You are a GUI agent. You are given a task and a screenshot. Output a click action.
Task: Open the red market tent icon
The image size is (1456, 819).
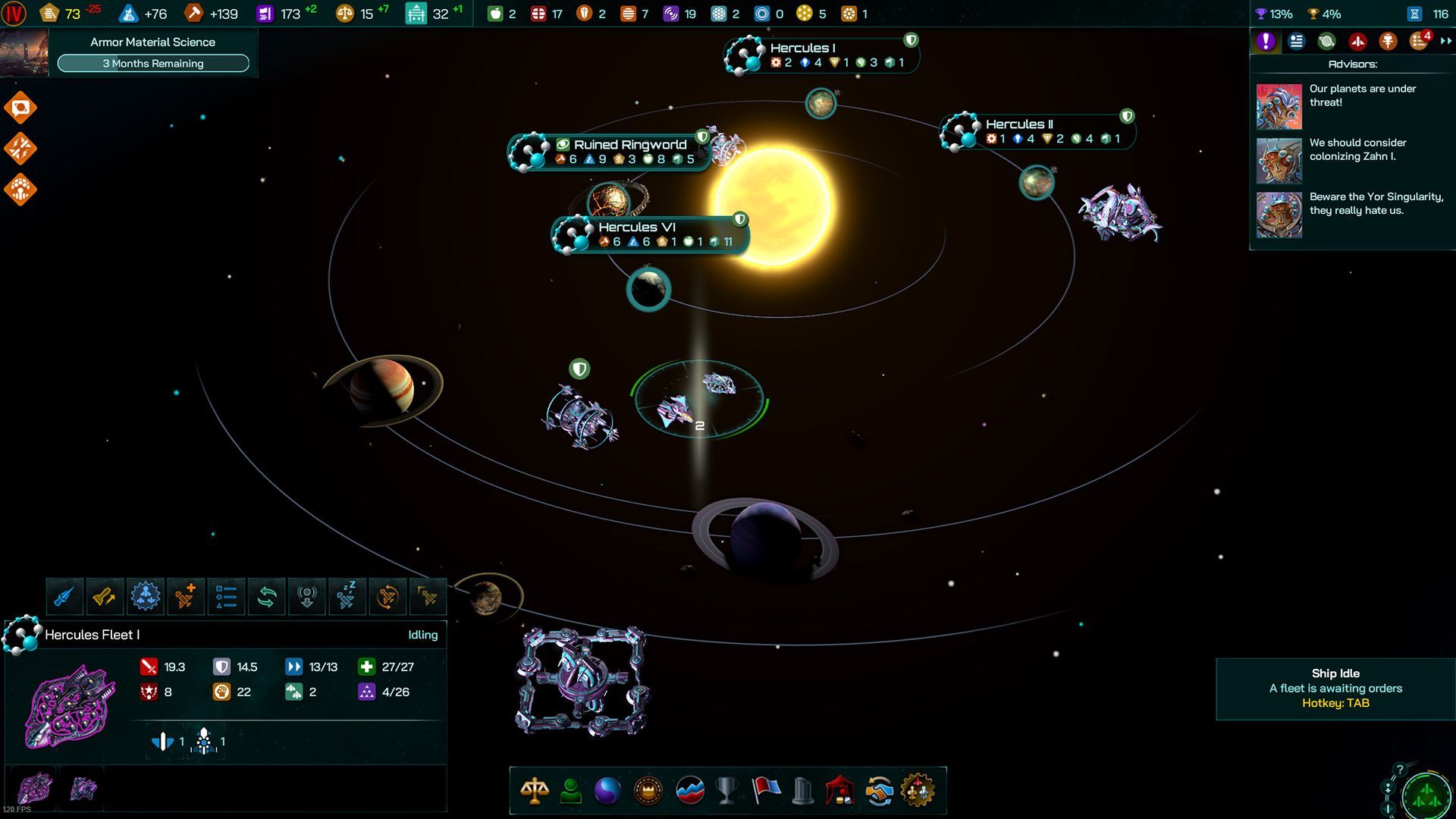point(840,791)
